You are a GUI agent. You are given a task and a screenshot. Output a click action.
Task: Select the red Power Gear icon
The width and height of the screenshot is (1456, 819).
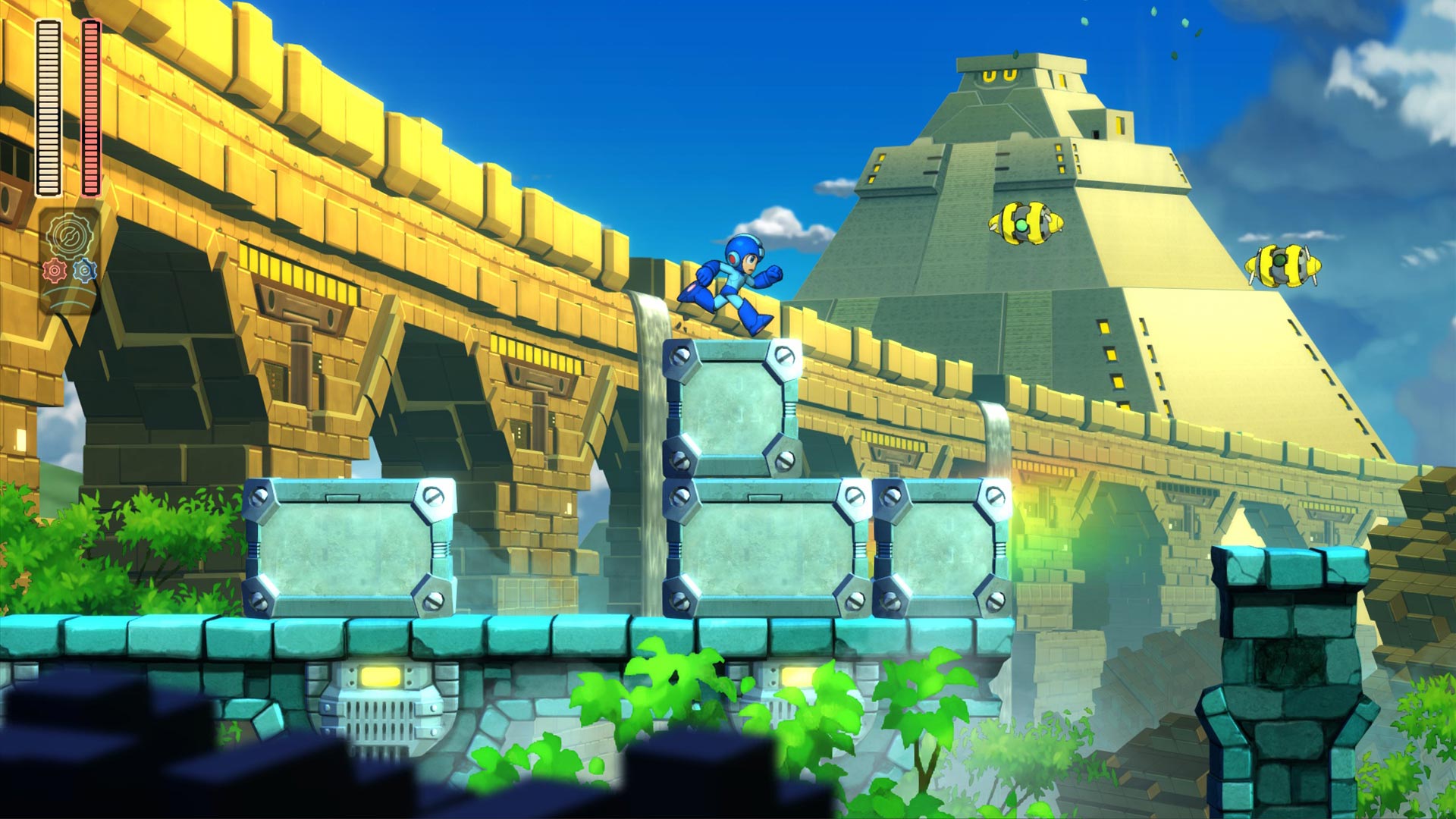click(x=55, y=271)
